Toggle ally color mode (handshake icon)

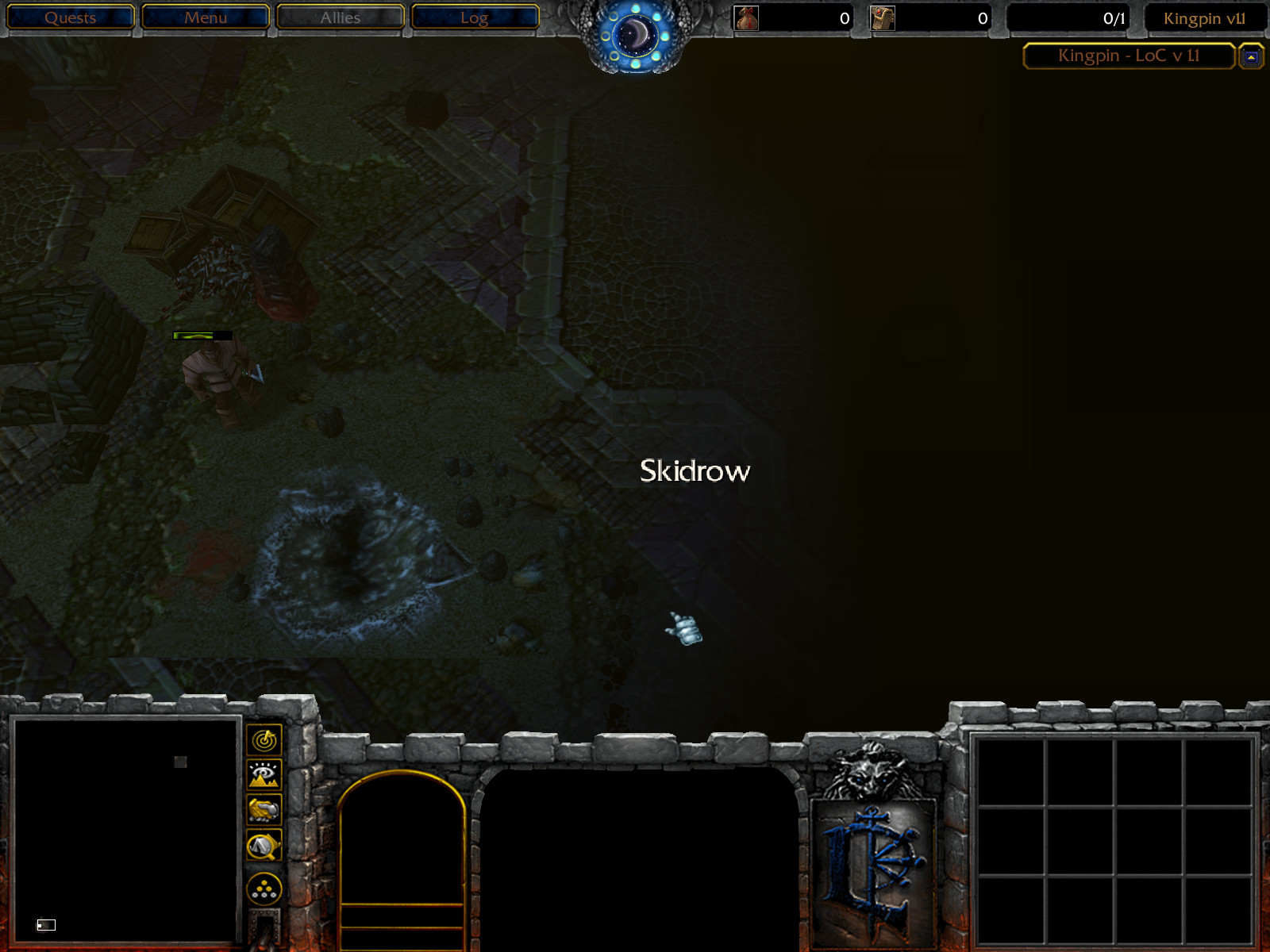pyautogui.click(x=264, y=810)
